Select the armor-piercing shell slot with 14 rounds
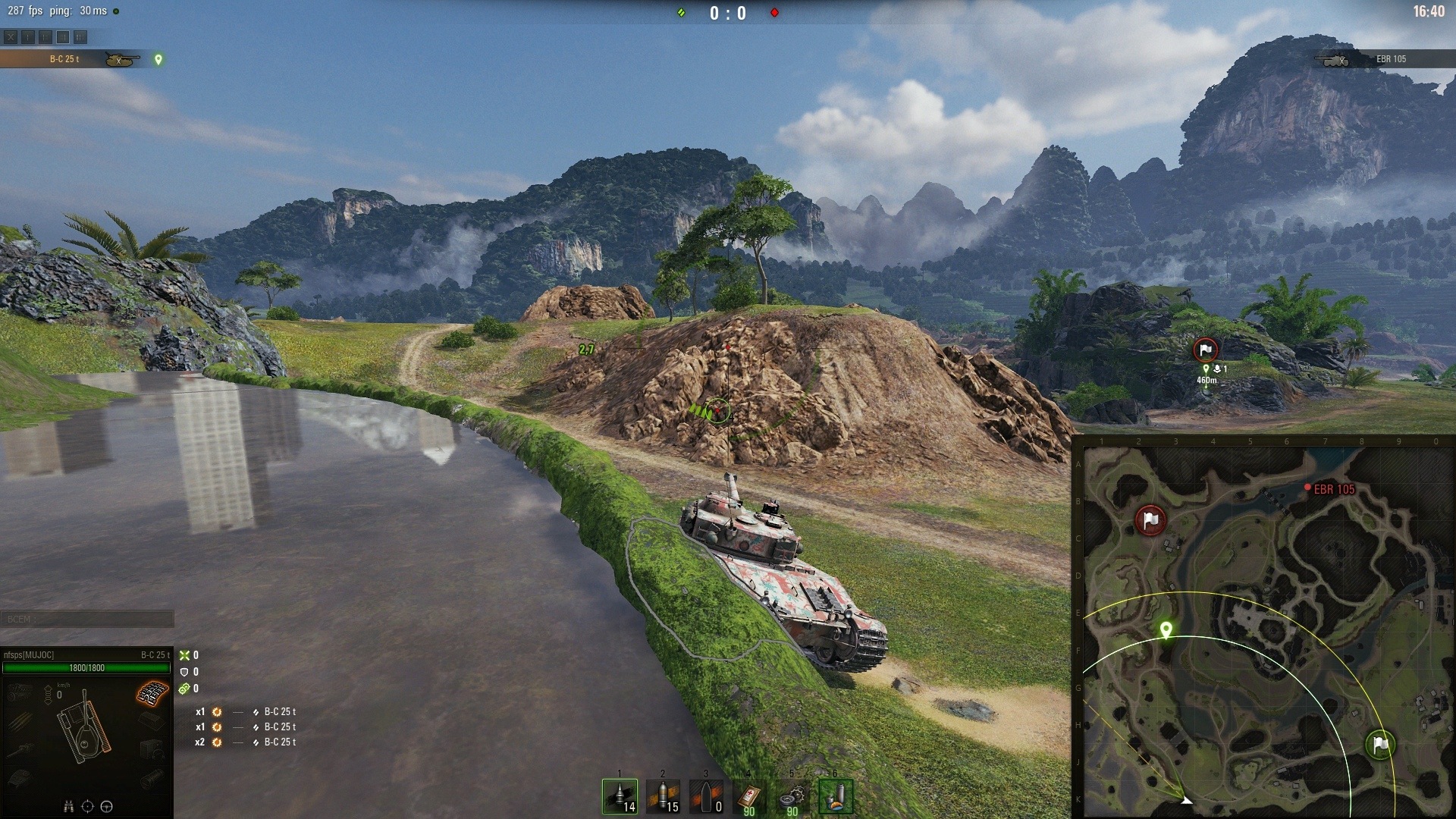Image resolution: width=1456 pixels, height=819 pixels. pos(620,797)
